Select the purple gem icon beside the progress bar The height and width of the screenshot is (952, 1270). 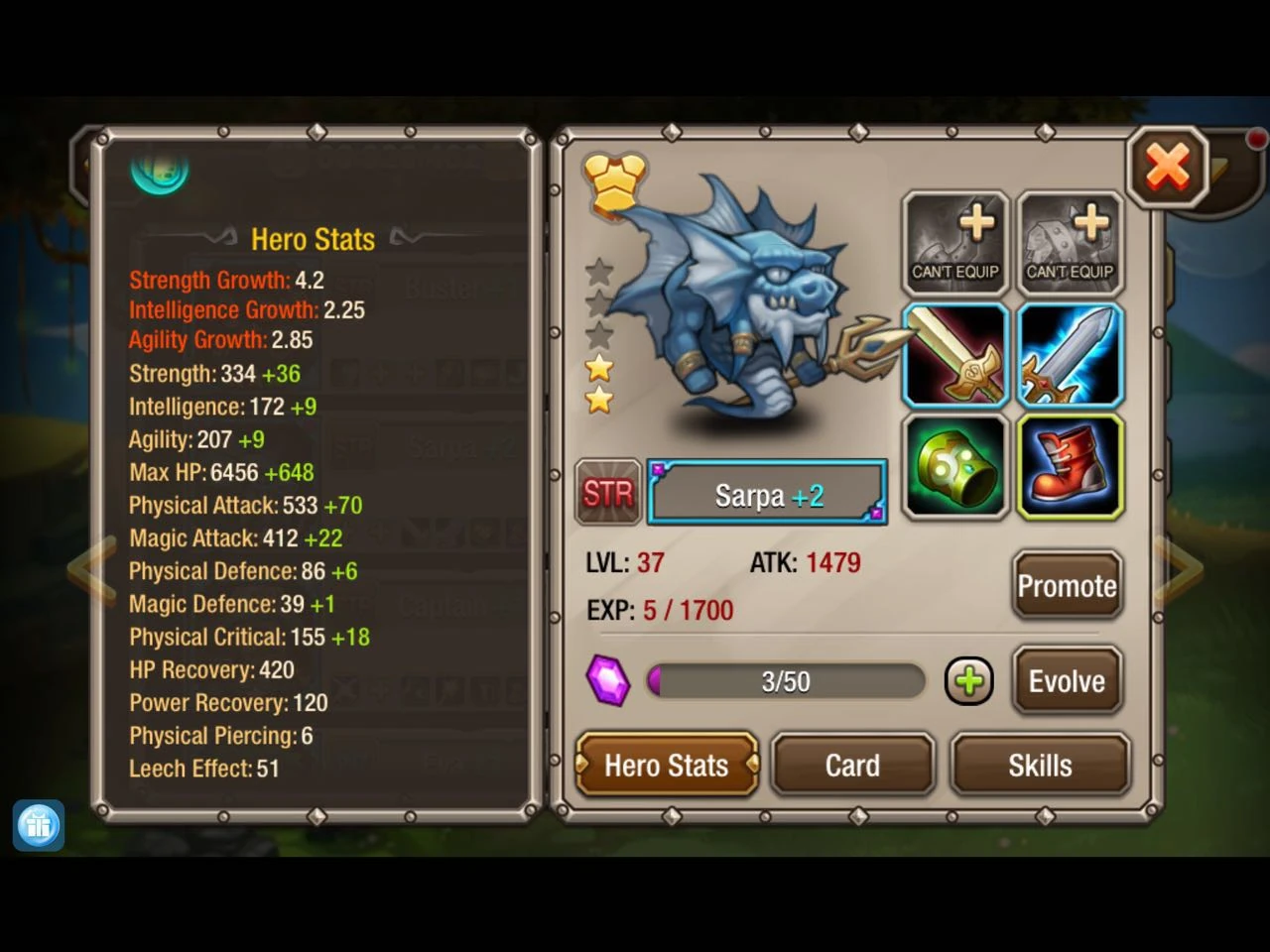pos(609,680)
